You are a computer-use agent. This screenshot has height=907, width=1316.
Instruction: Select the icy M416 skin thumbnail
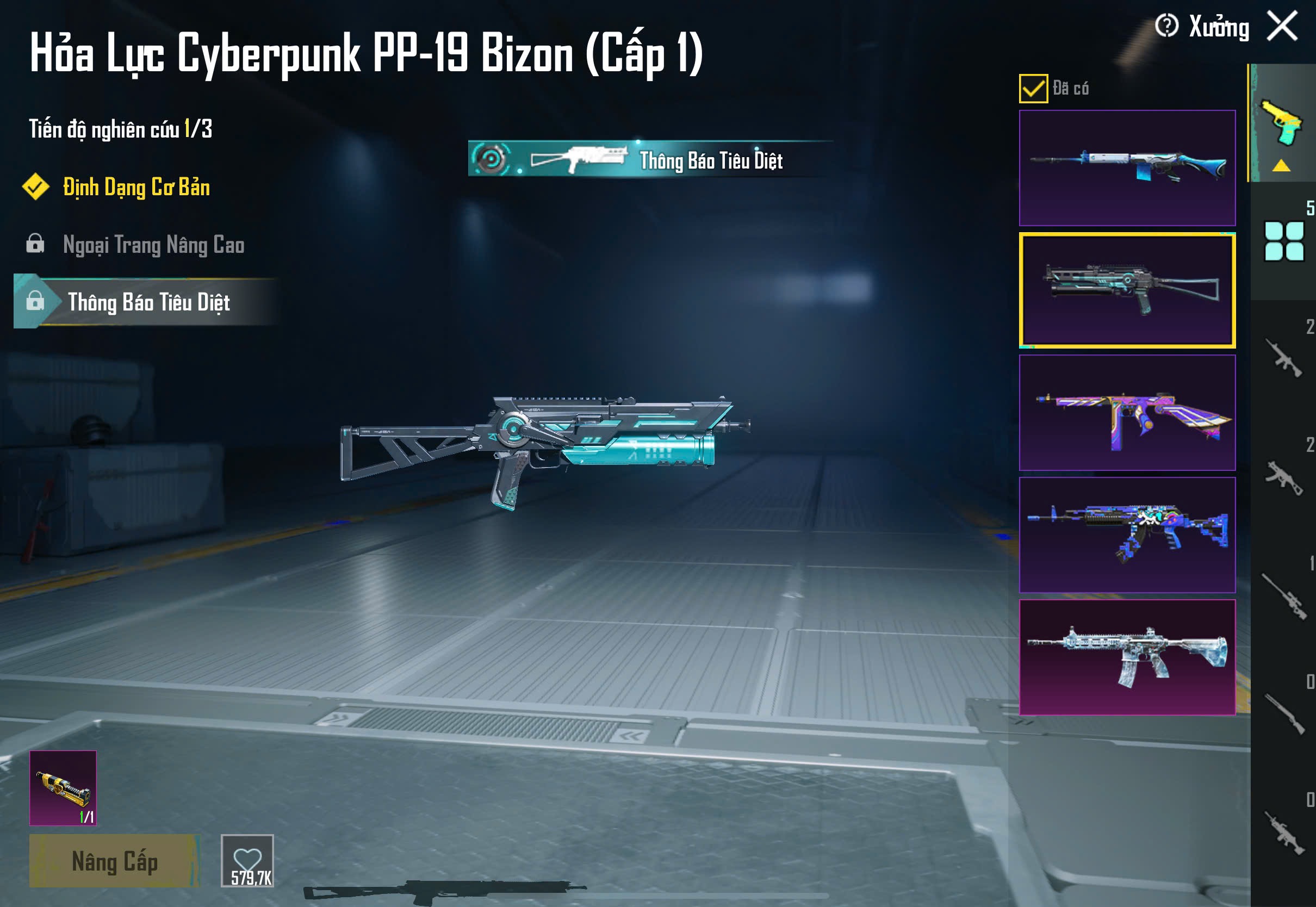pos(1127,657)
